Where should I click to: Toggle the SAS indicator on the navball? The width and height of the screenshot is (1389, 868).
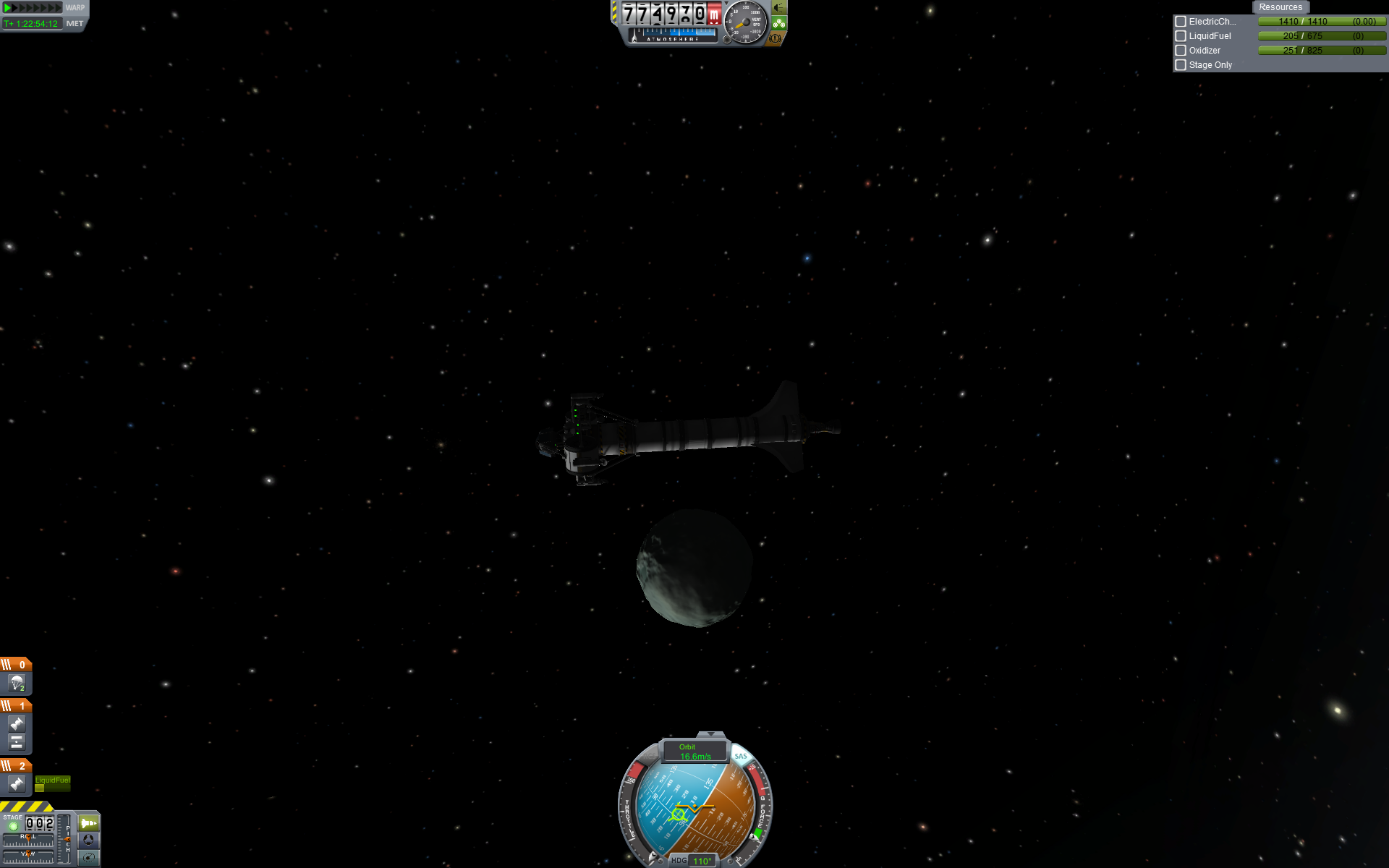740,756
